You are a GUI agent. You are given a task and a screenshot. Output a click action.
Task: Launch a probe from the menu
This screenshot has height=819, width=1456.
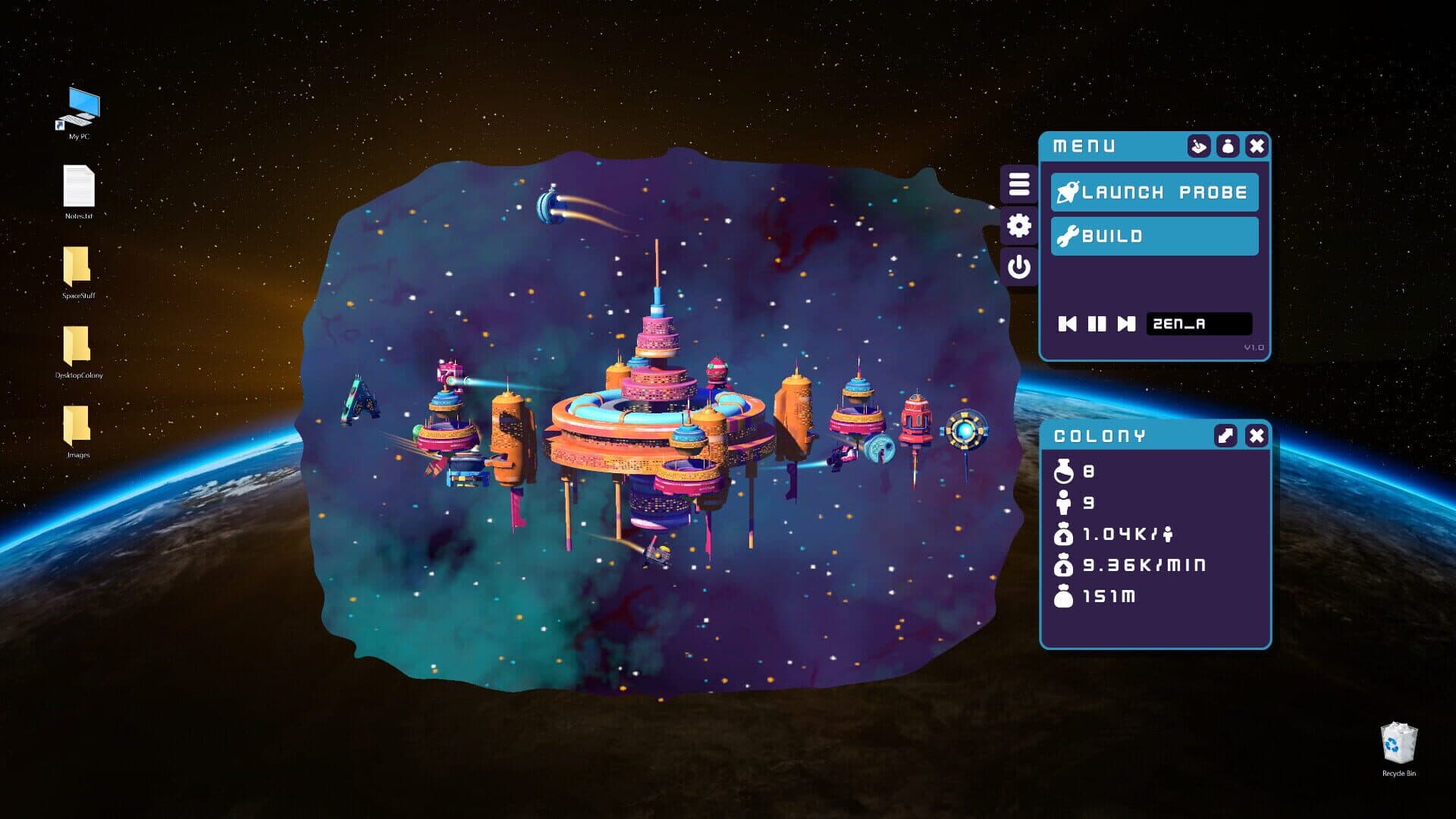[x=1153, y=193]
